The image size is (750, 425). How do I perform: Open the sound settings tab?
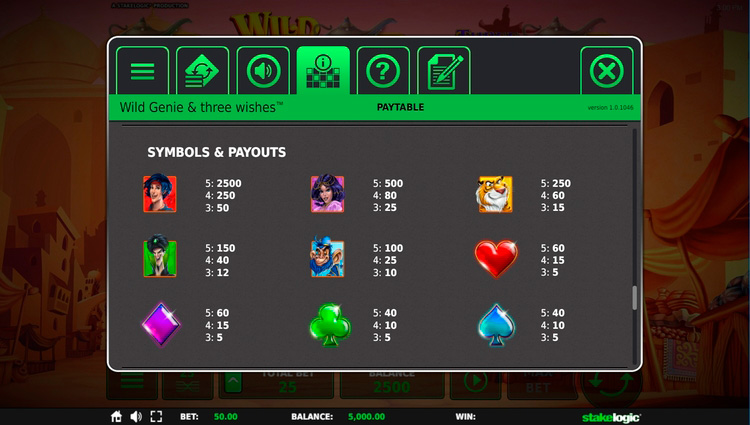[263, 71]
